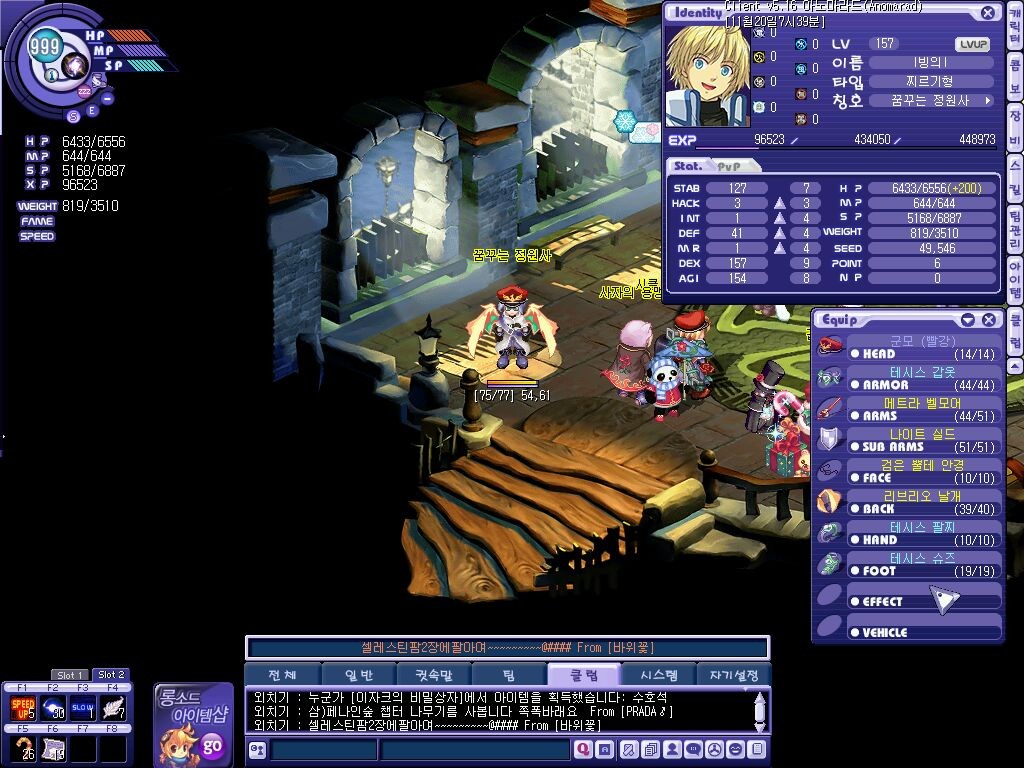
Task: Use the Slow skill in hotkey F3
Action: pos(82,708)
